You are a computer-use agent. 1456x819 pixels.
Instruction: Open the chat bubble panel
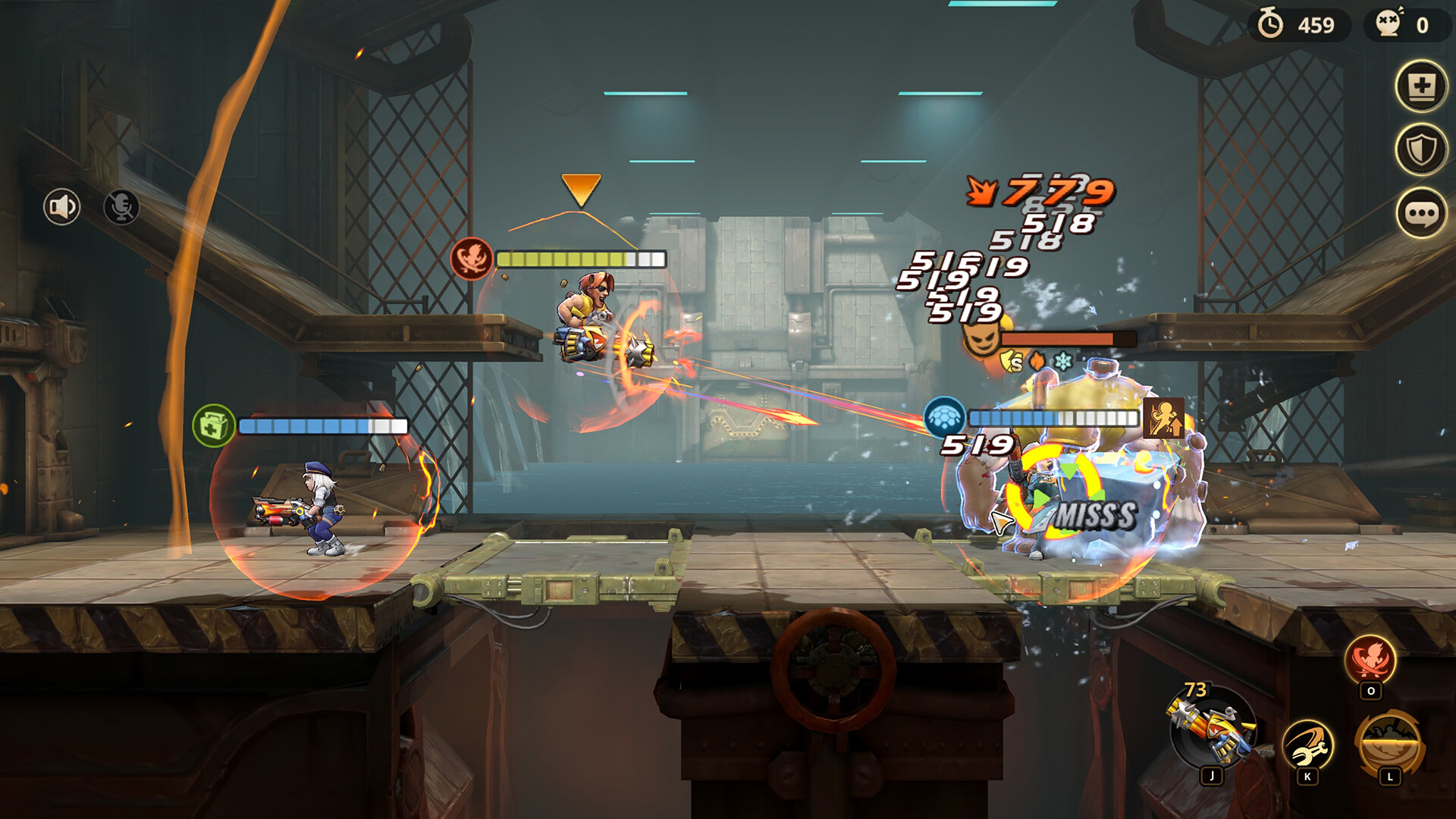pos(1422,212)
